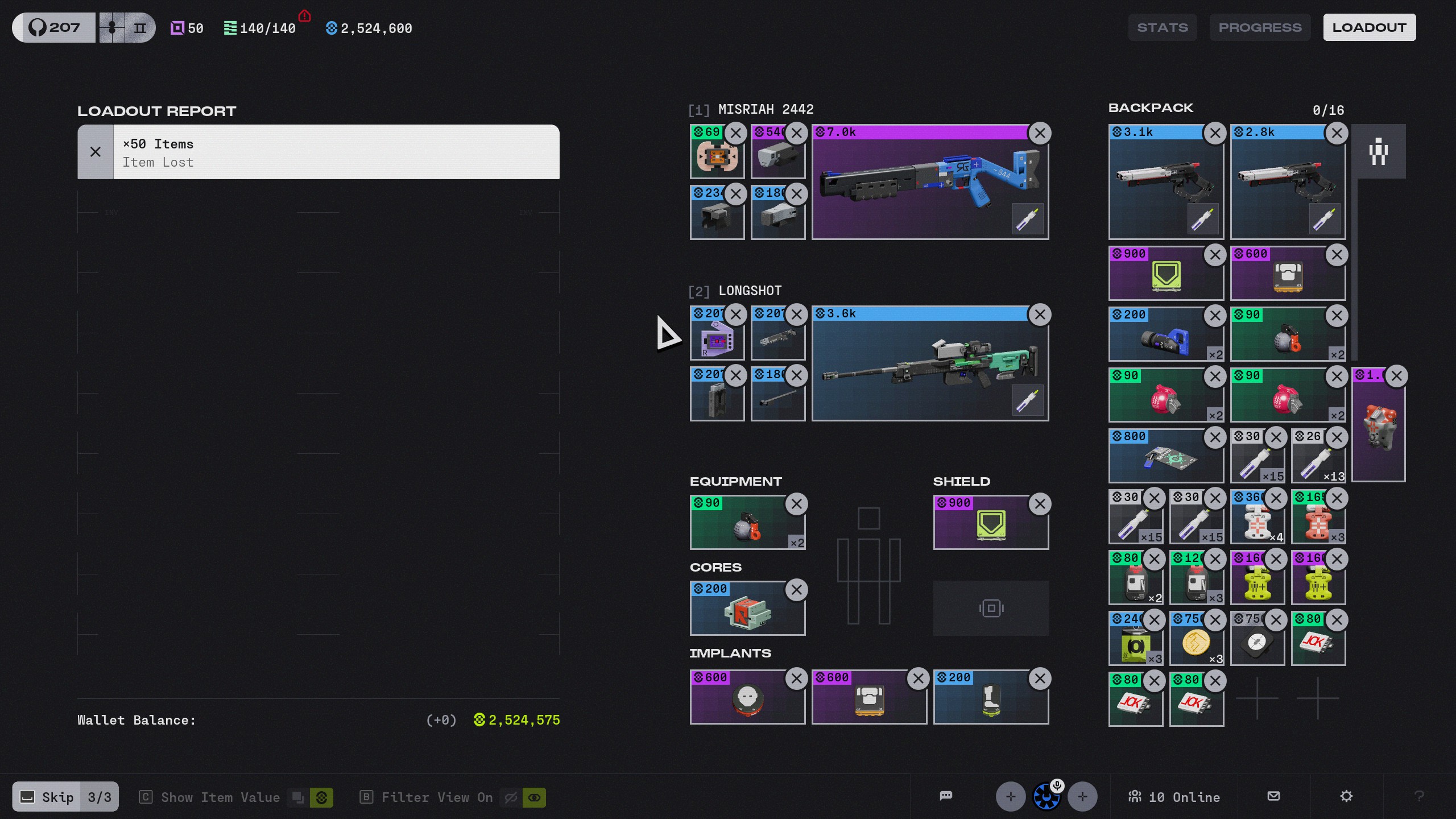Select the boot implant slot

click(984, 700)
